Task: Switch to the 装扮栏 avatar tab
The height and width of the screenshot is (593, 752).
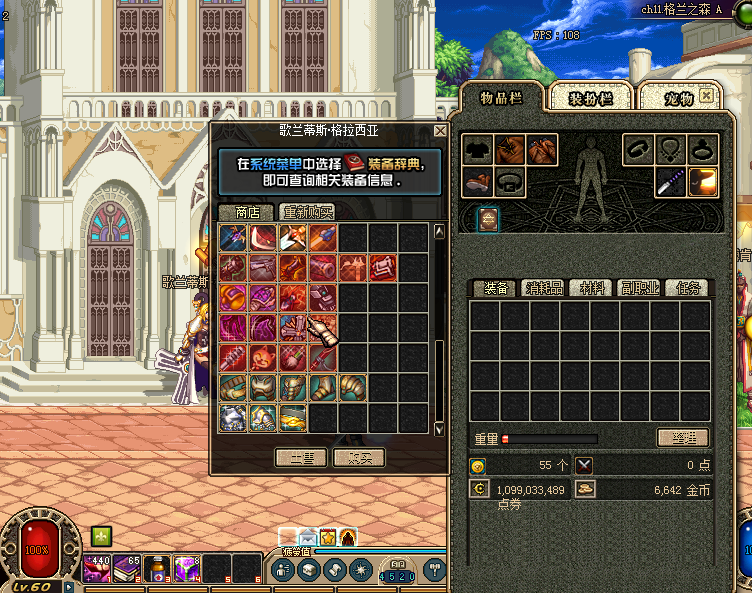Action: (599, 98)
